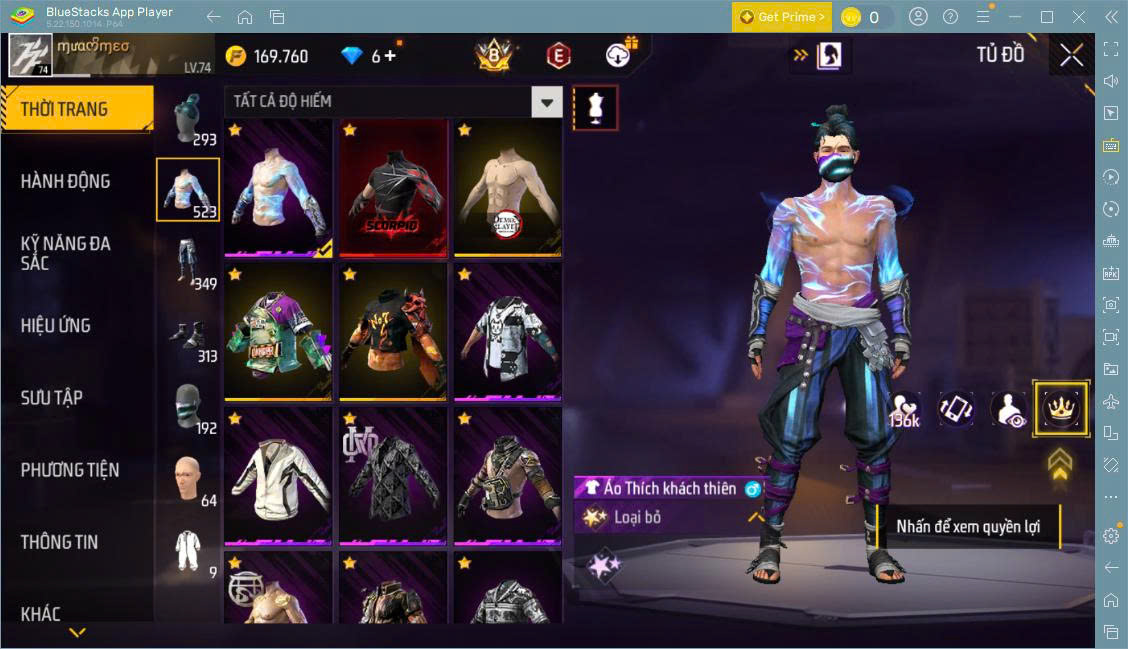The height and width of the screenshot is (649, 1128).
Task: Close the wardrobe with the X button
Action: [x=1071, y=56]
